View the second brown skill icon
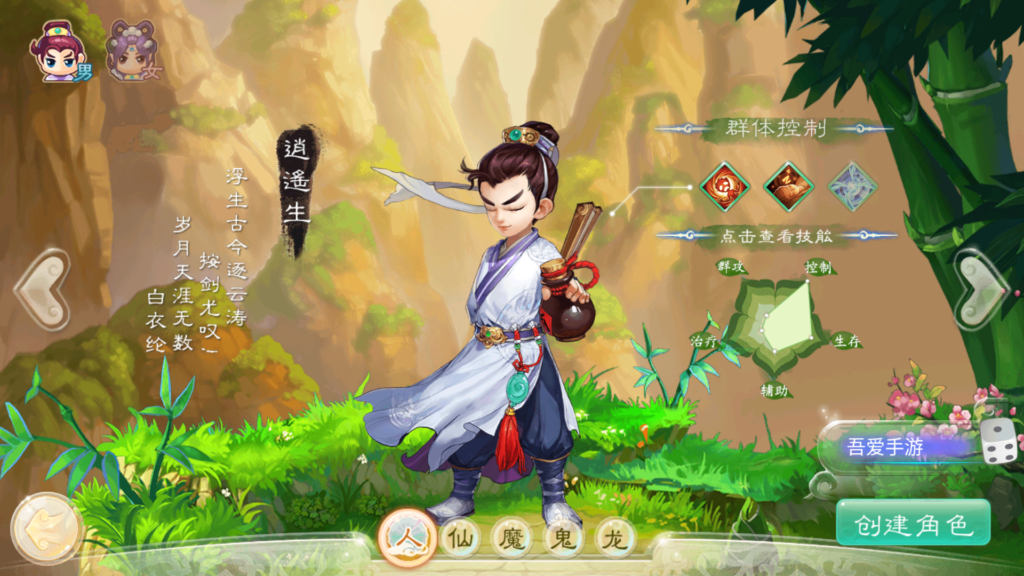Viewport: 1024px width, 576px height. coord(788,186)
